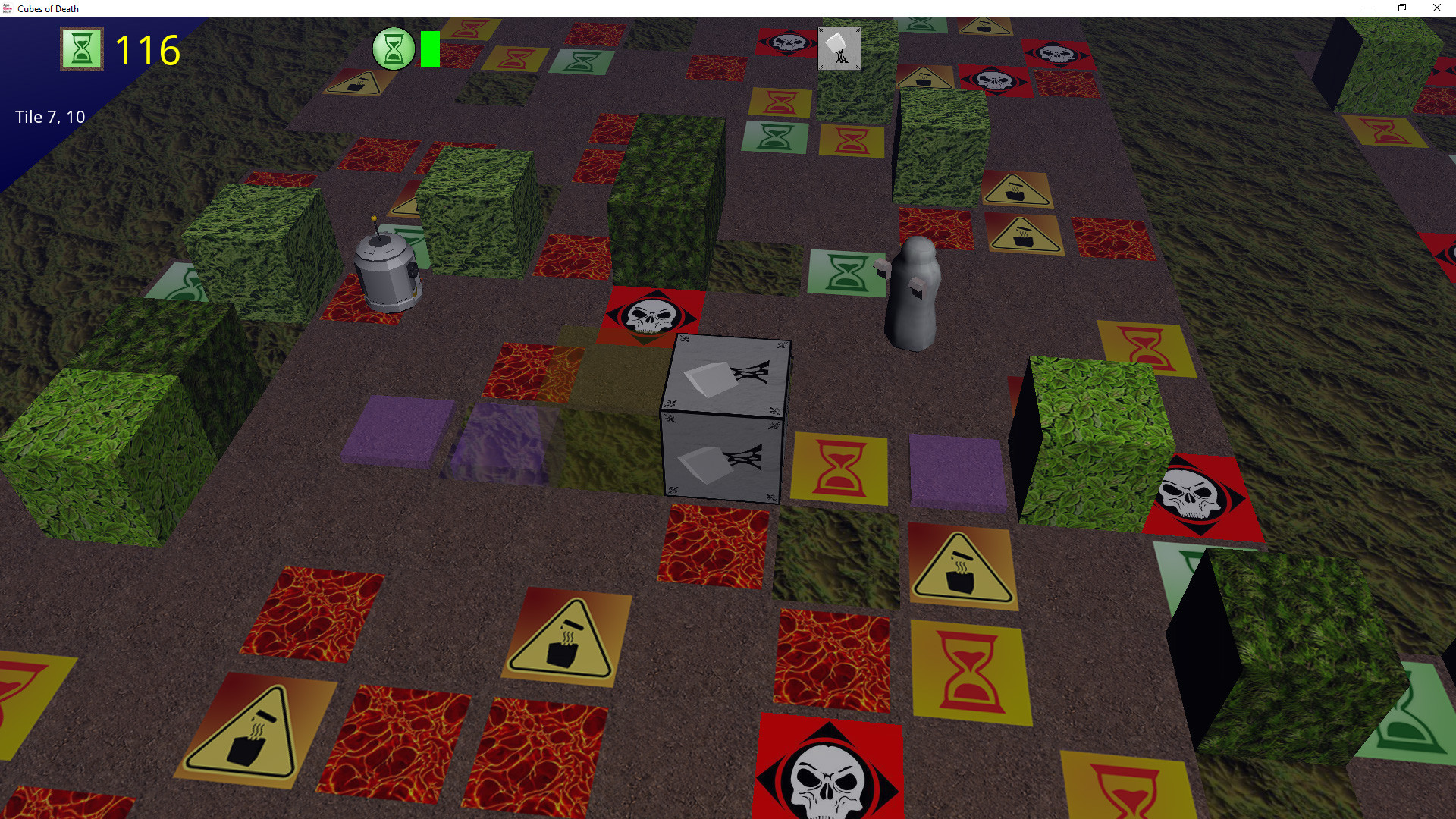Click the green health bar at the top
This screenshot has height=819, width=1456.
(x=429, y=49)
